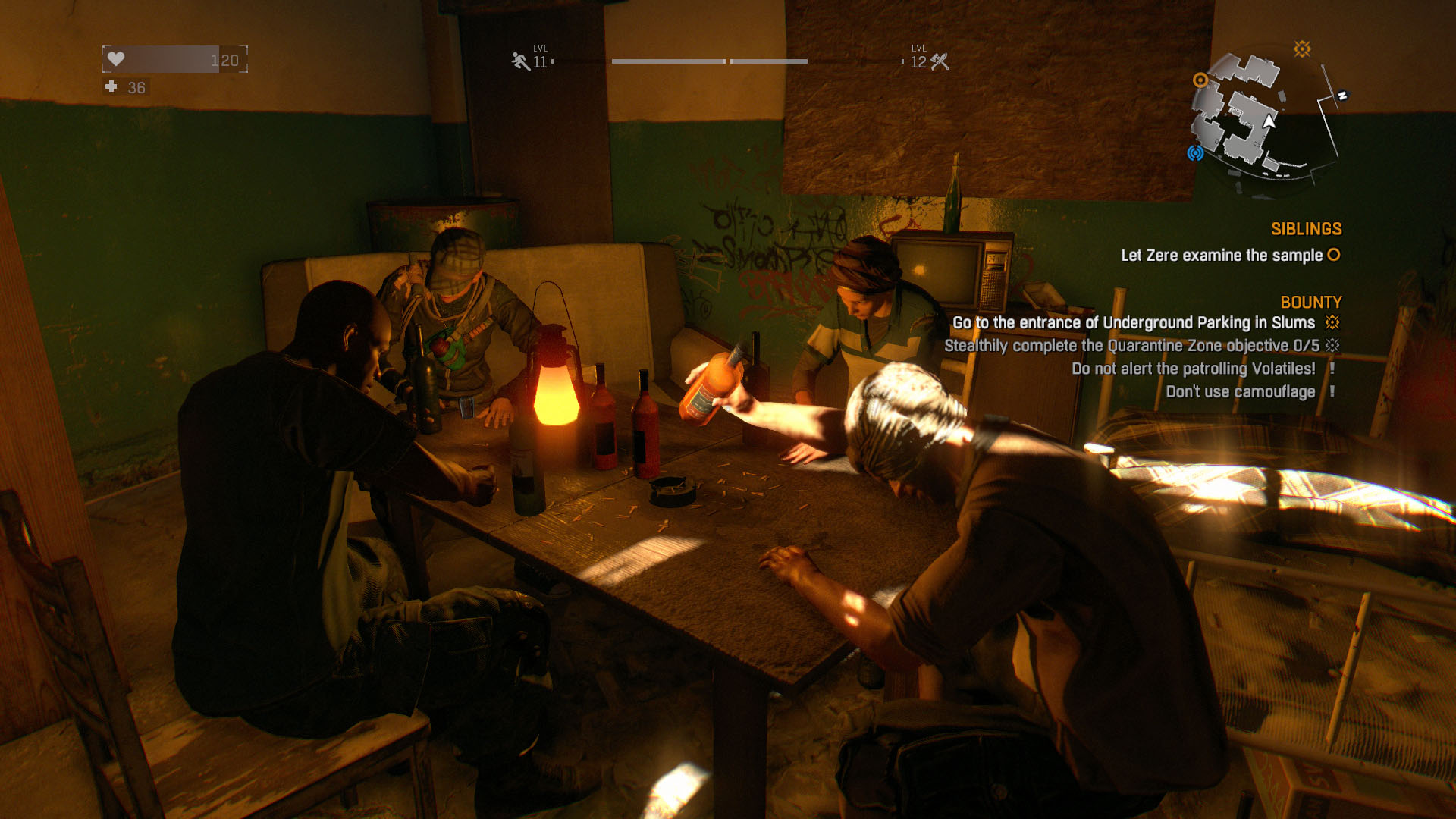Click the bounty marker above the minimap

(x=1302, y=49)
